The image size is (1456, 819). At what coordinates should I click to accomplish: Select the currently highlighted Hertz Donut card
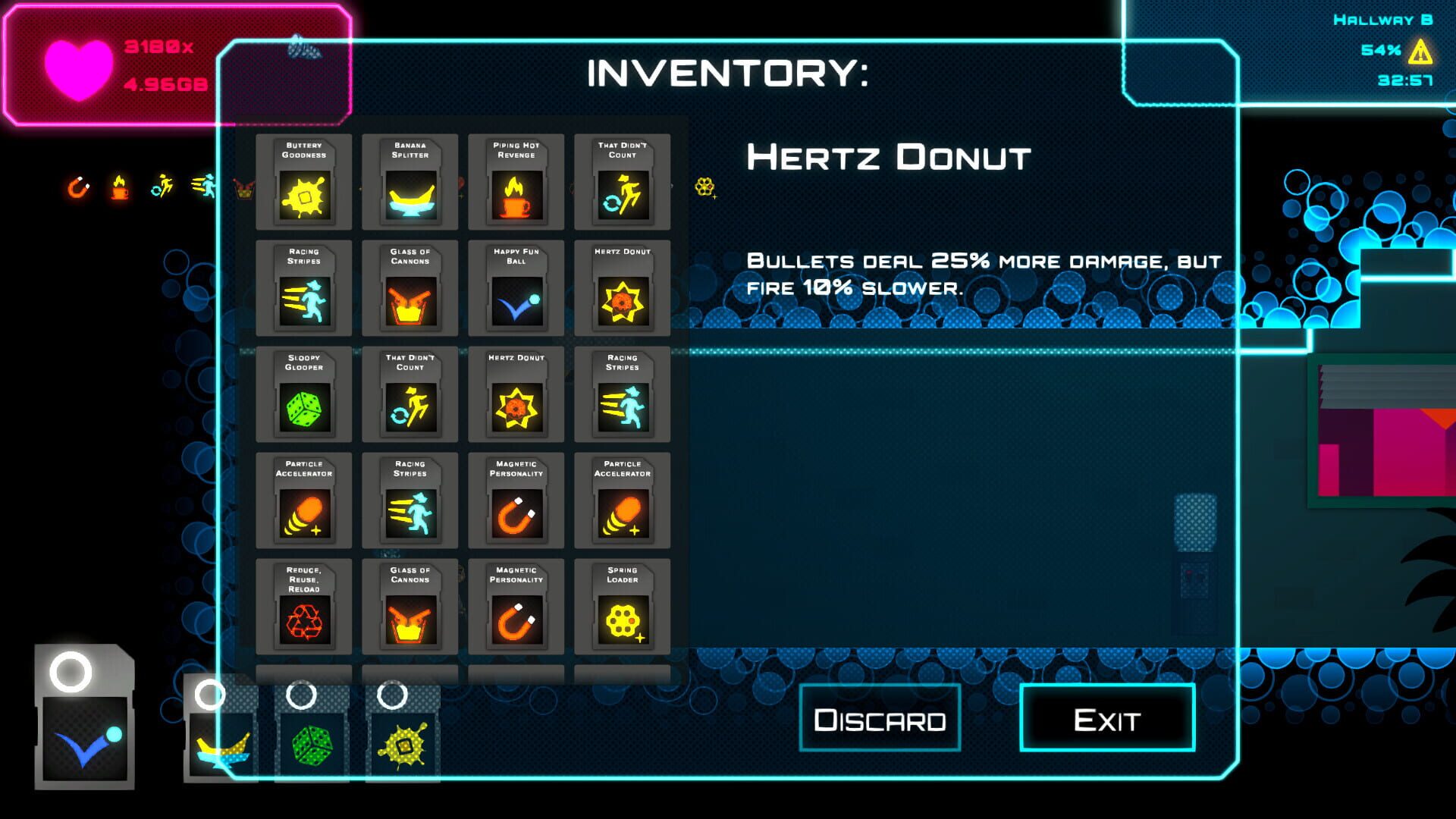623,288
